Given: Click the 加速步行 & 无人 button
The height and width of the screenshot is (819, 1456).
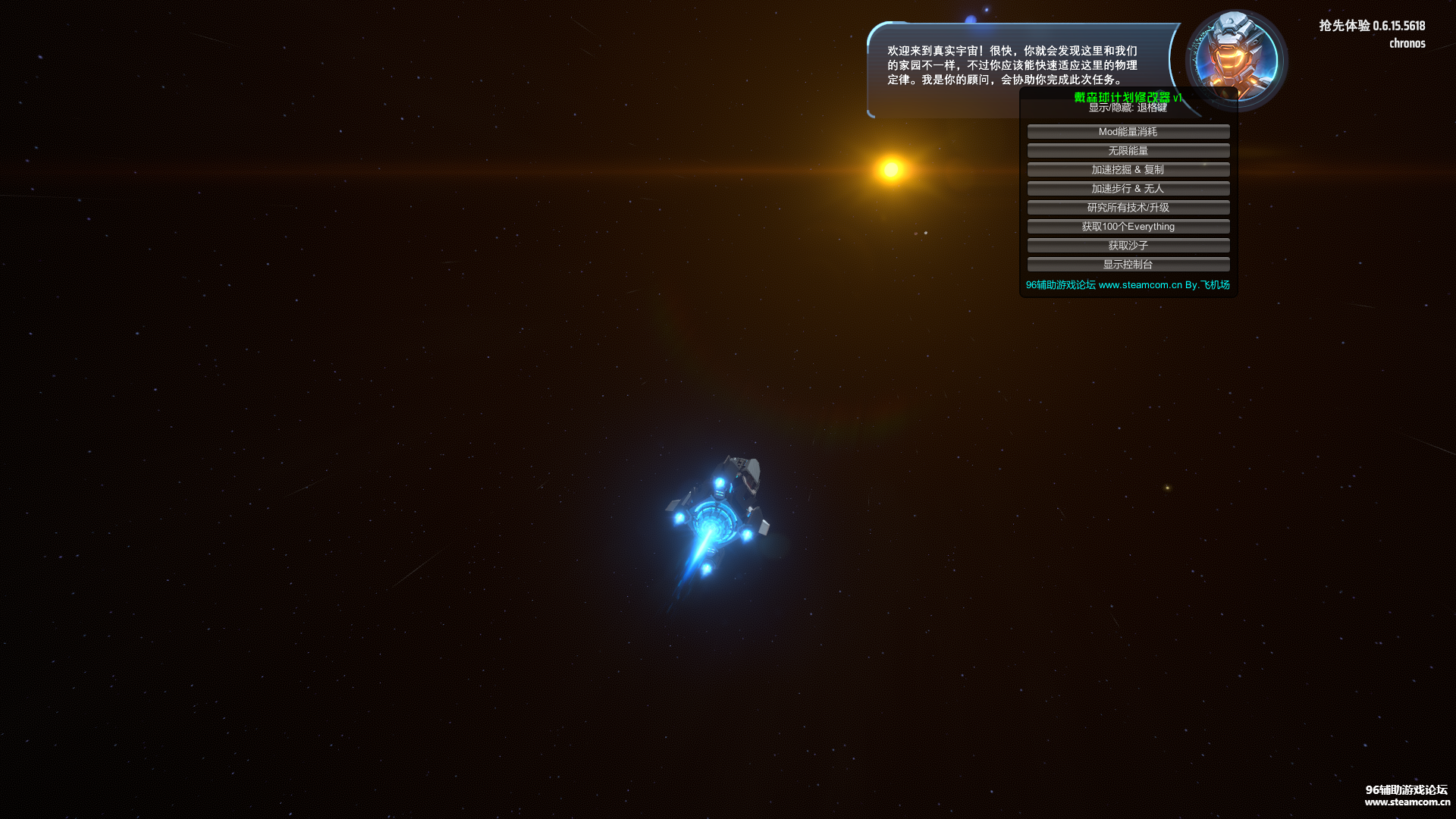Looking at the screenshot, I should (x=1128, y=189).
